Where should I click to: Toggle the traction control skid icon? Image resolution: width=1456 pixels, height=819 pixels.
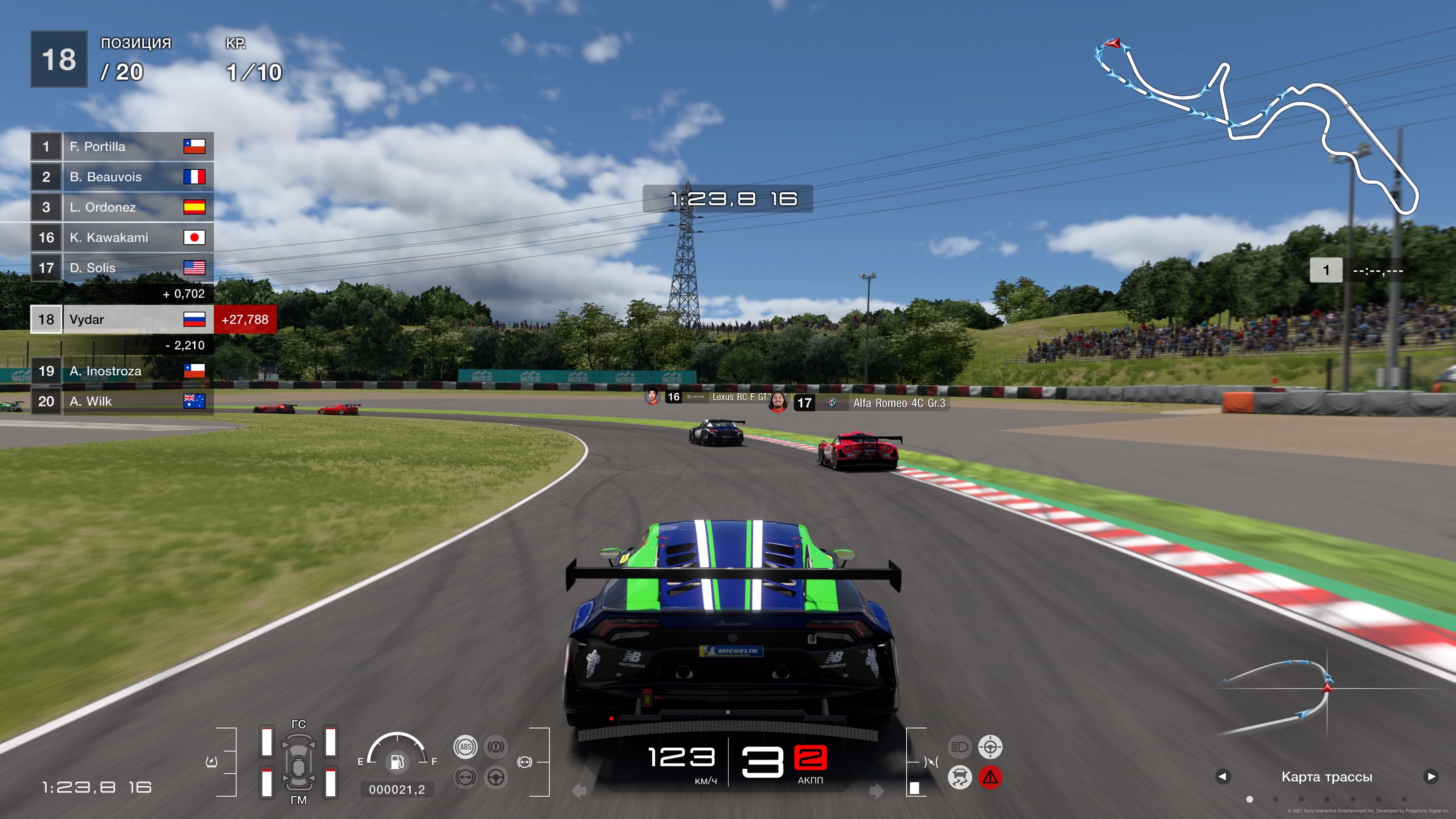(959, 777)
